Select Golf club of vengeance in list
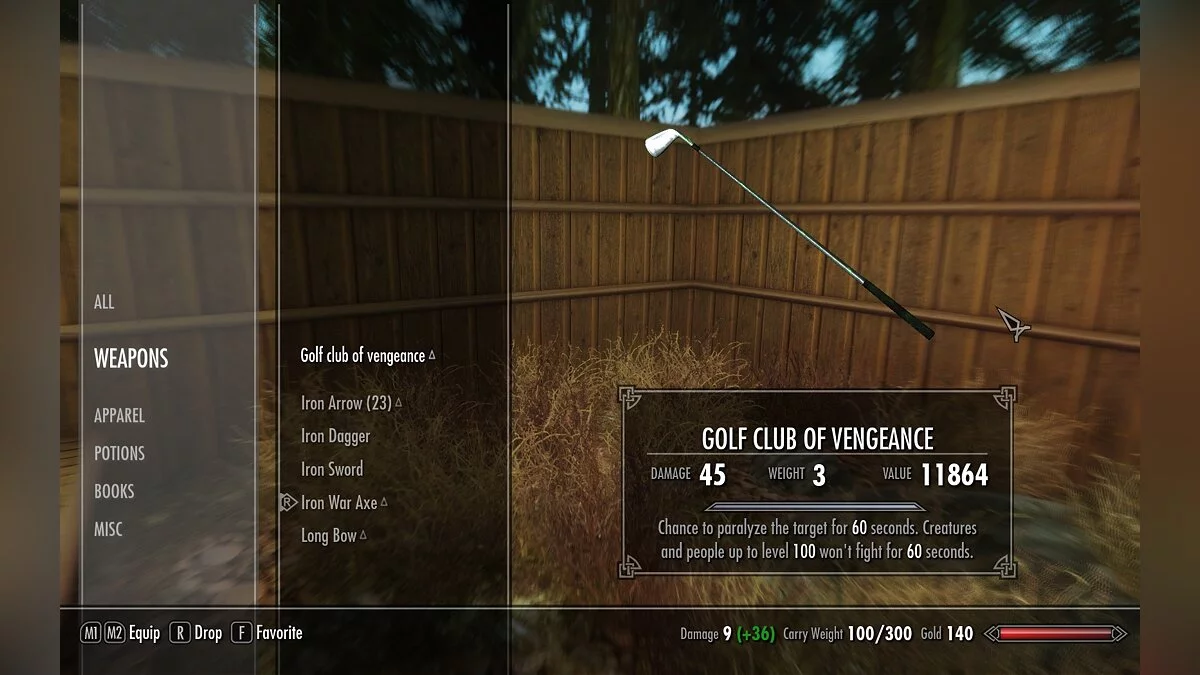This screenshot has height=675, width=1200. pos(363,356)
